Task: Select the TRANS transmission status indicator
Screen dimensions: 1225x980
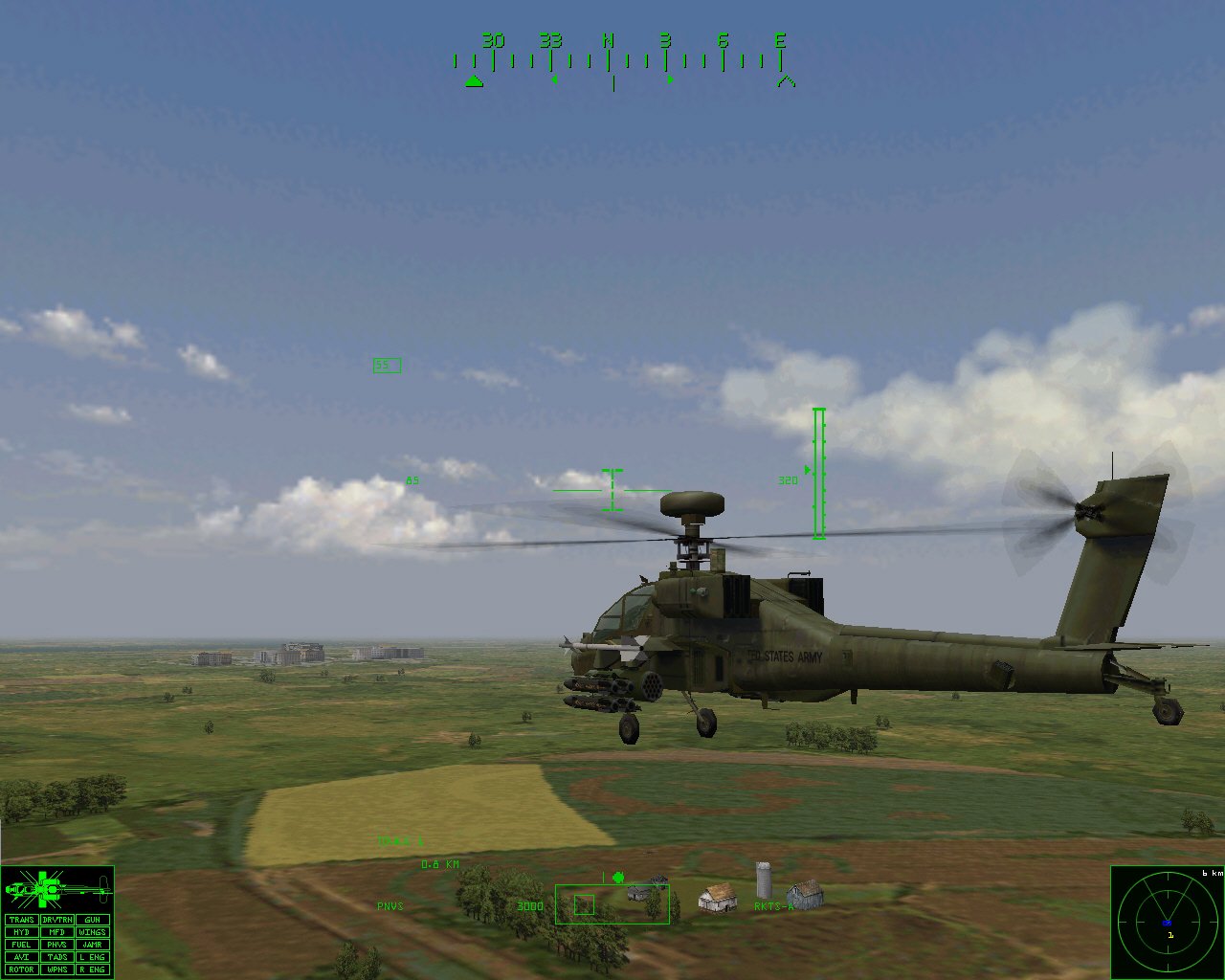Action: [21, 920]
